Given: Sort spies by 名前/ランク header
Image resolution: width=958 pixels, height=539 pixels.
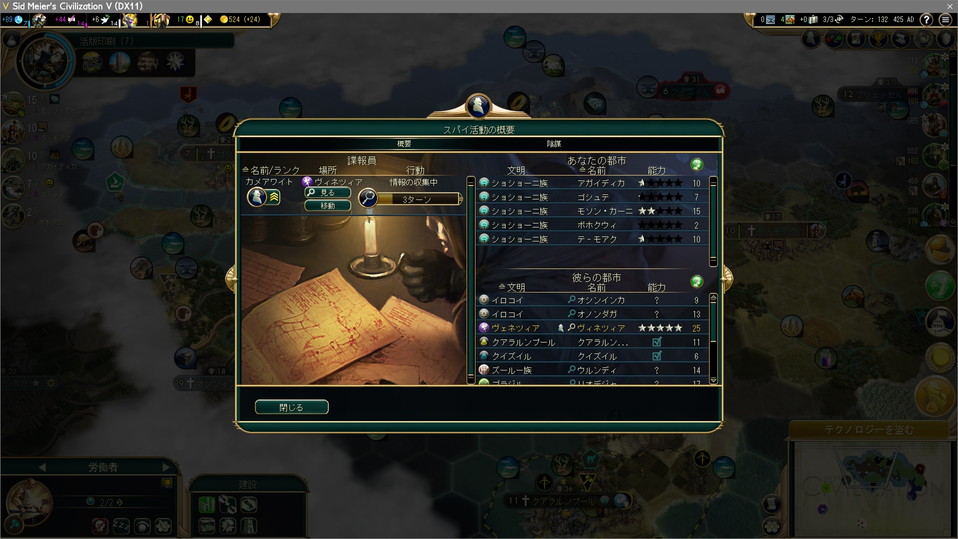Looking at the screenshot, I should (x=272, y=170).
